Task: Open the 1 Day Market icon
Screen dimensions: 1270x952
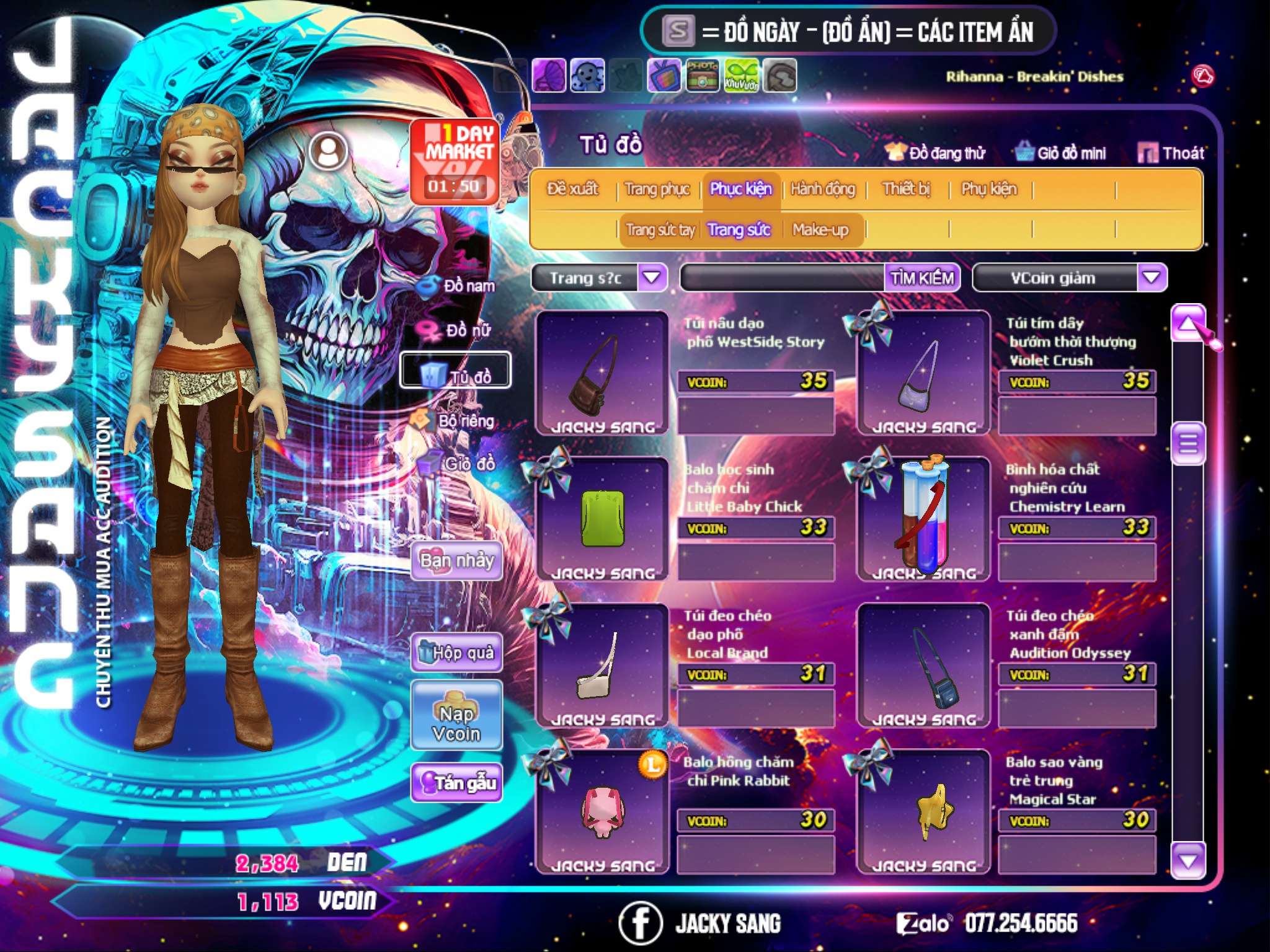Action: coord(455,162)
